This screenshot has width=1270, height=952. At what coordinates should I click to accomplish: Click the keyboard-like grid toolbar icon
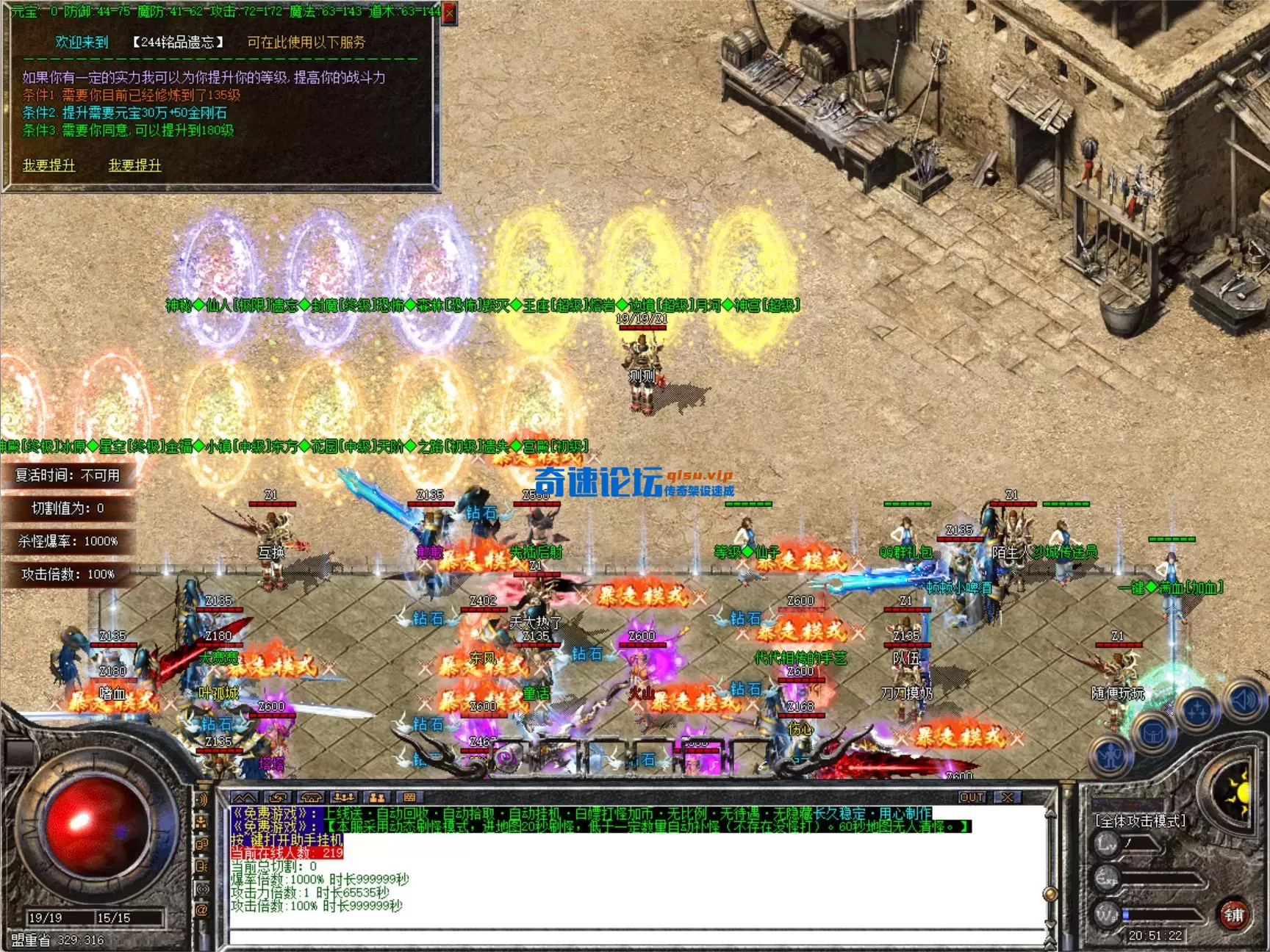point(410,797)
